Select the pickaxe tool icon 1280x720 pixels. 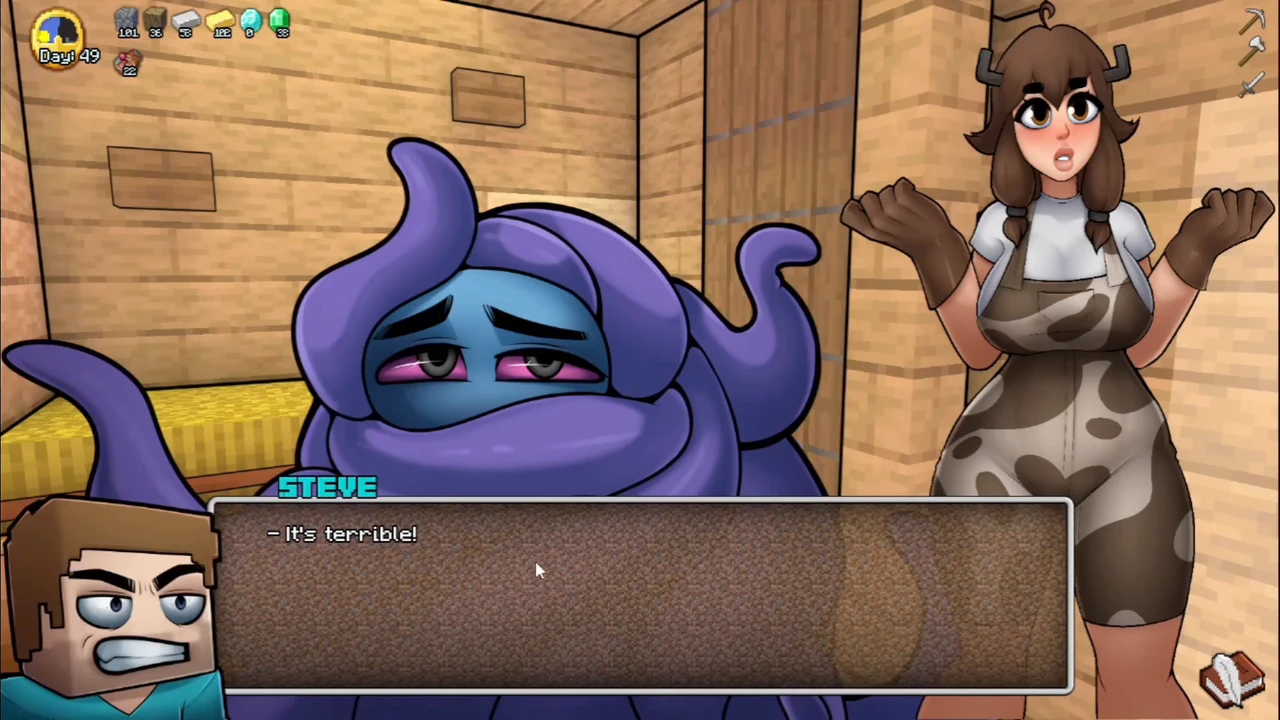1253,20
